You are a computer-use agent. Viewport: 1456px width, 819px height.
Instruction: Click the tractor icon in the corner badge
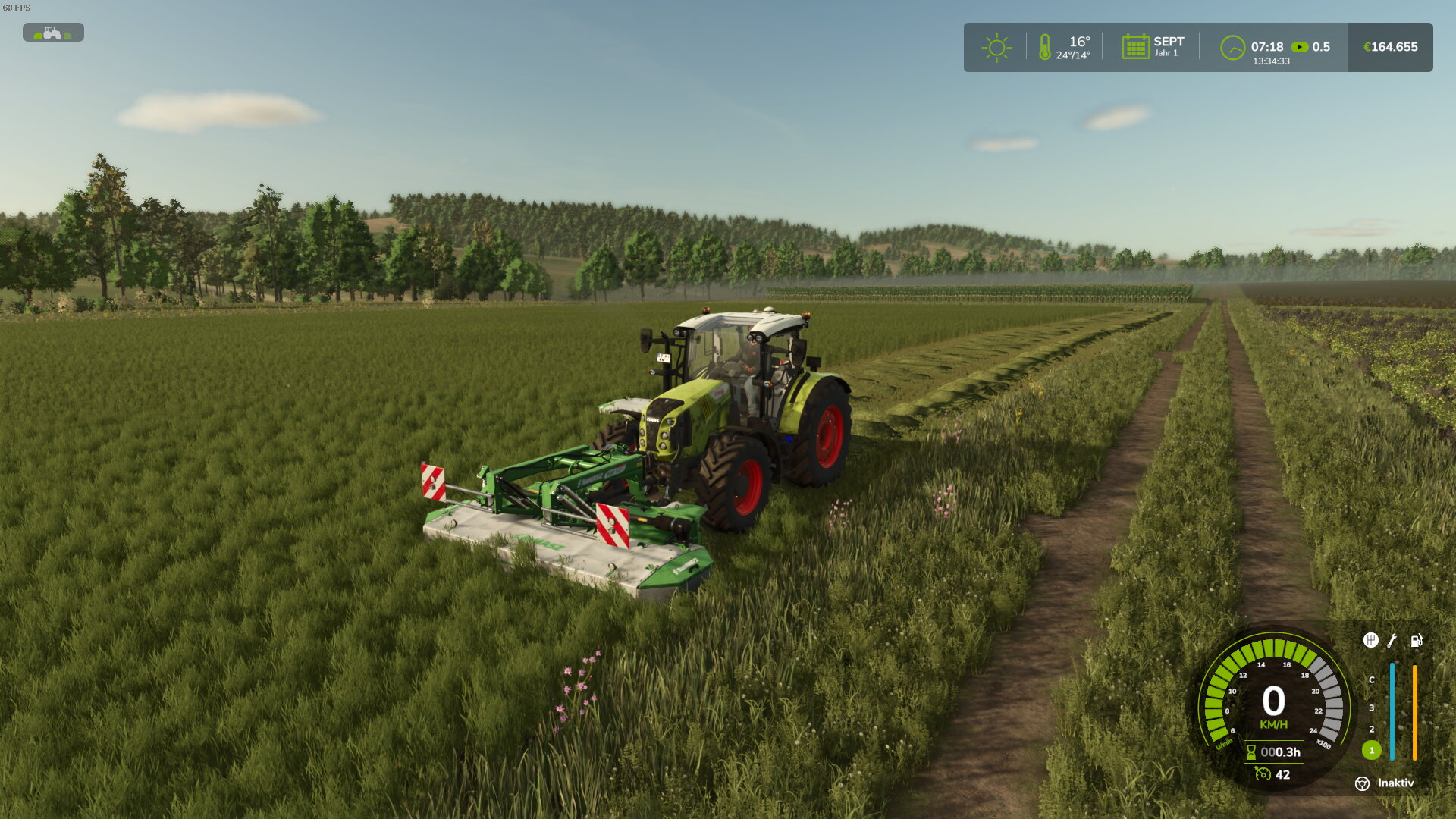click(x=52, y=33)
